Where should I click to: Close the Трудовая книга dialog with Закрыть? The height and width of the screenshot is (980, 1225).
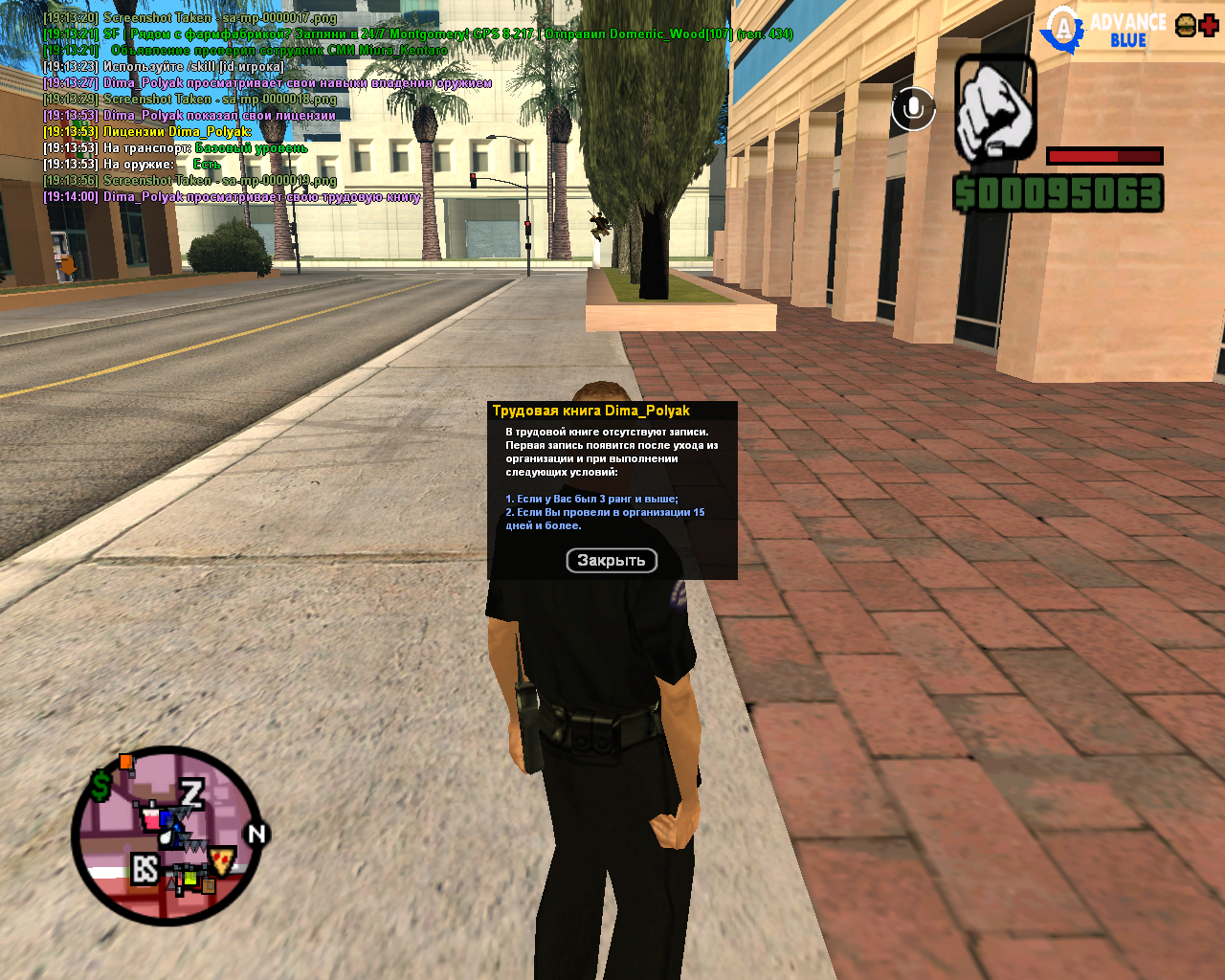(x=612, y=561)
